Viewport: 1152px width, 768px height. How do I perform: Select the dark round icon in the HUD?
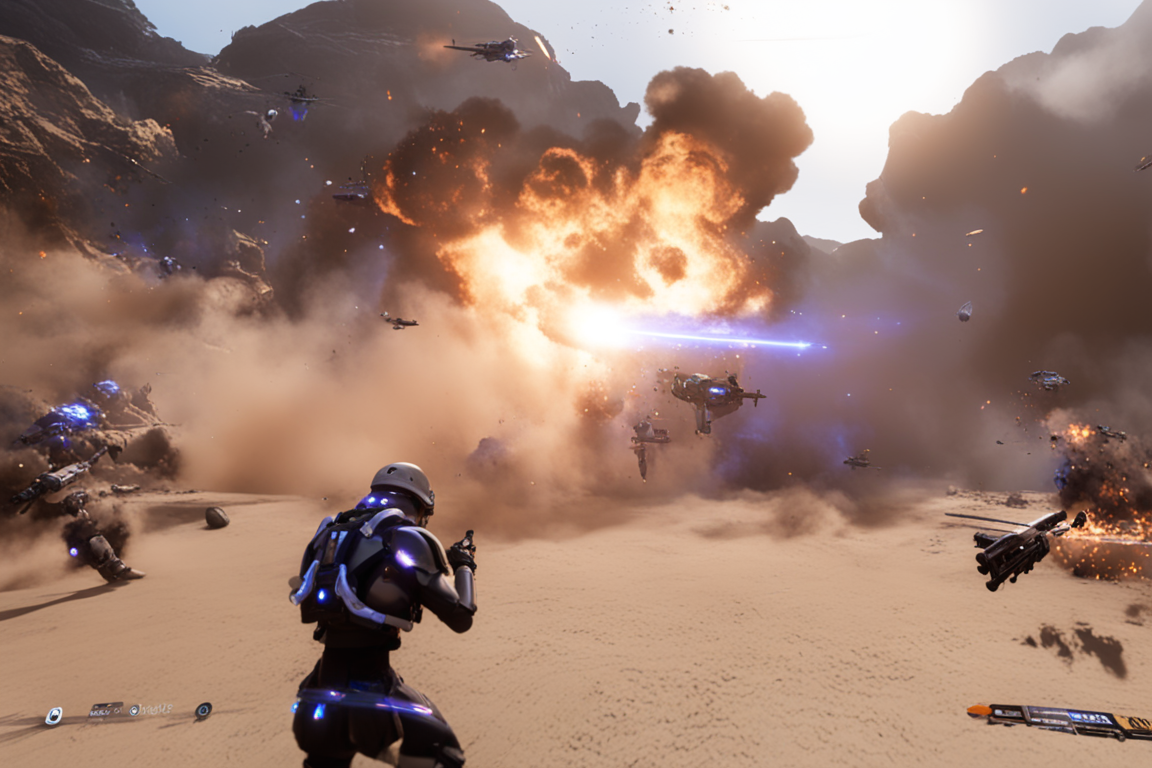click(x=203, y=710)
